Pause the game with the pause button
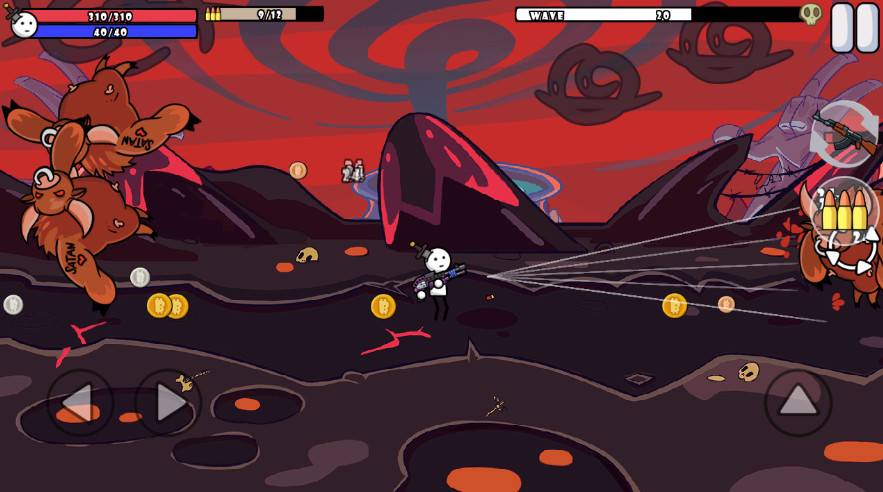This screenshot has height=492, width=883. click(x=855, y=27)
